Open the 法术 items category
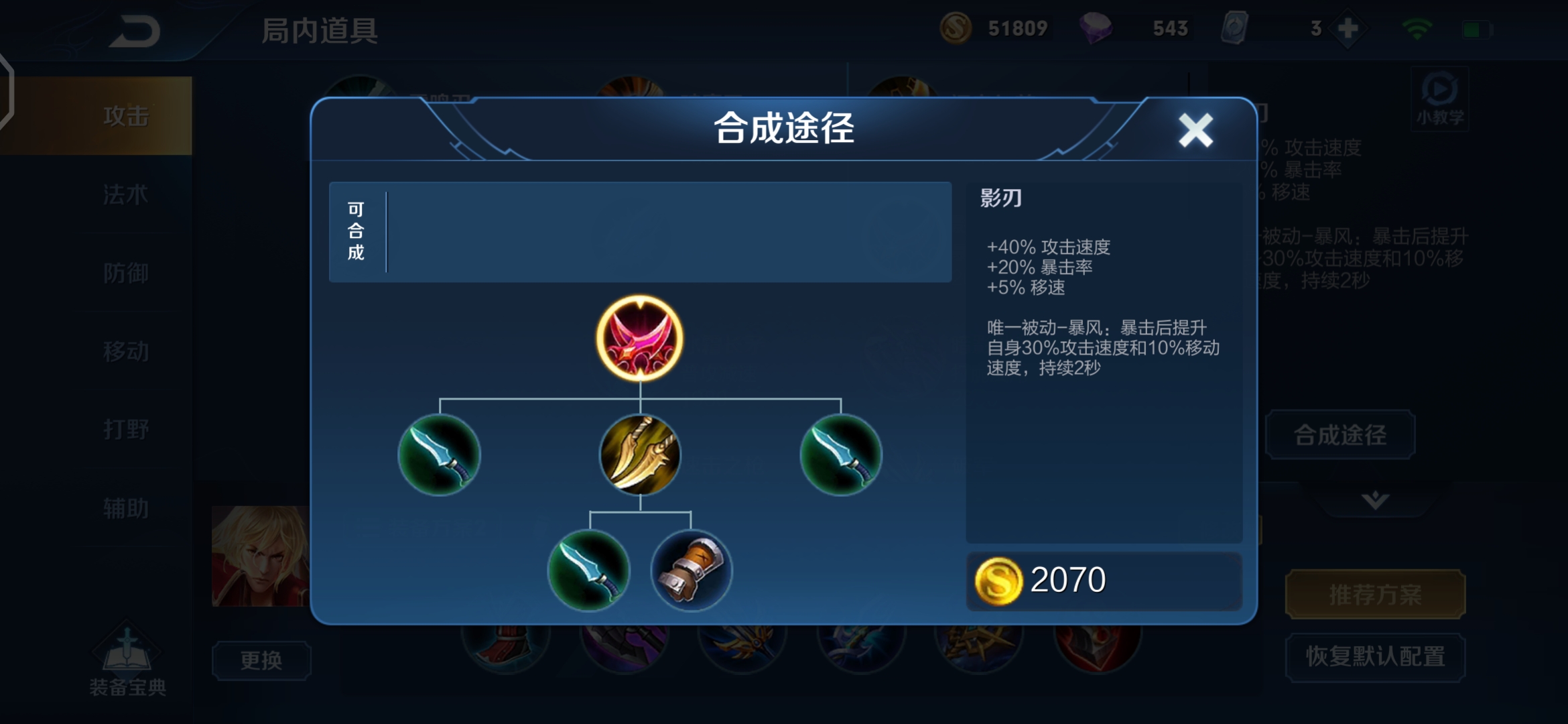Viewport: 1568px width, 724px height. click(x=127, y=194)
